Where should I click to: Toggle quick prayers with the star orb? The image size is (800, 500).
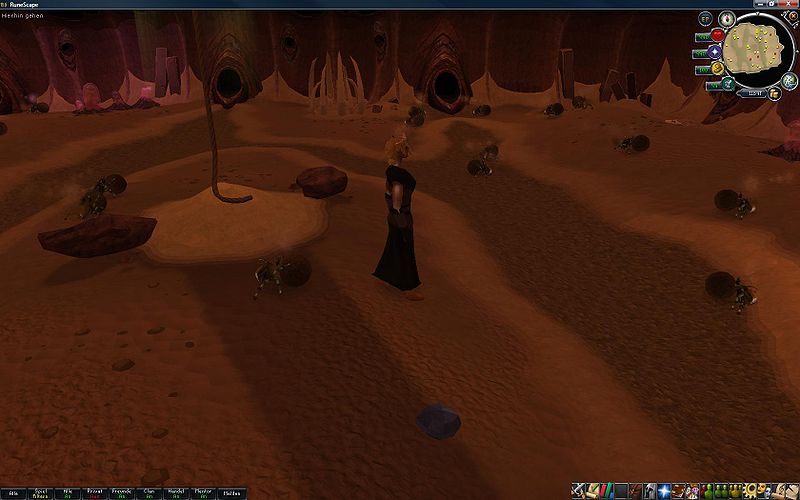point(716,52)
